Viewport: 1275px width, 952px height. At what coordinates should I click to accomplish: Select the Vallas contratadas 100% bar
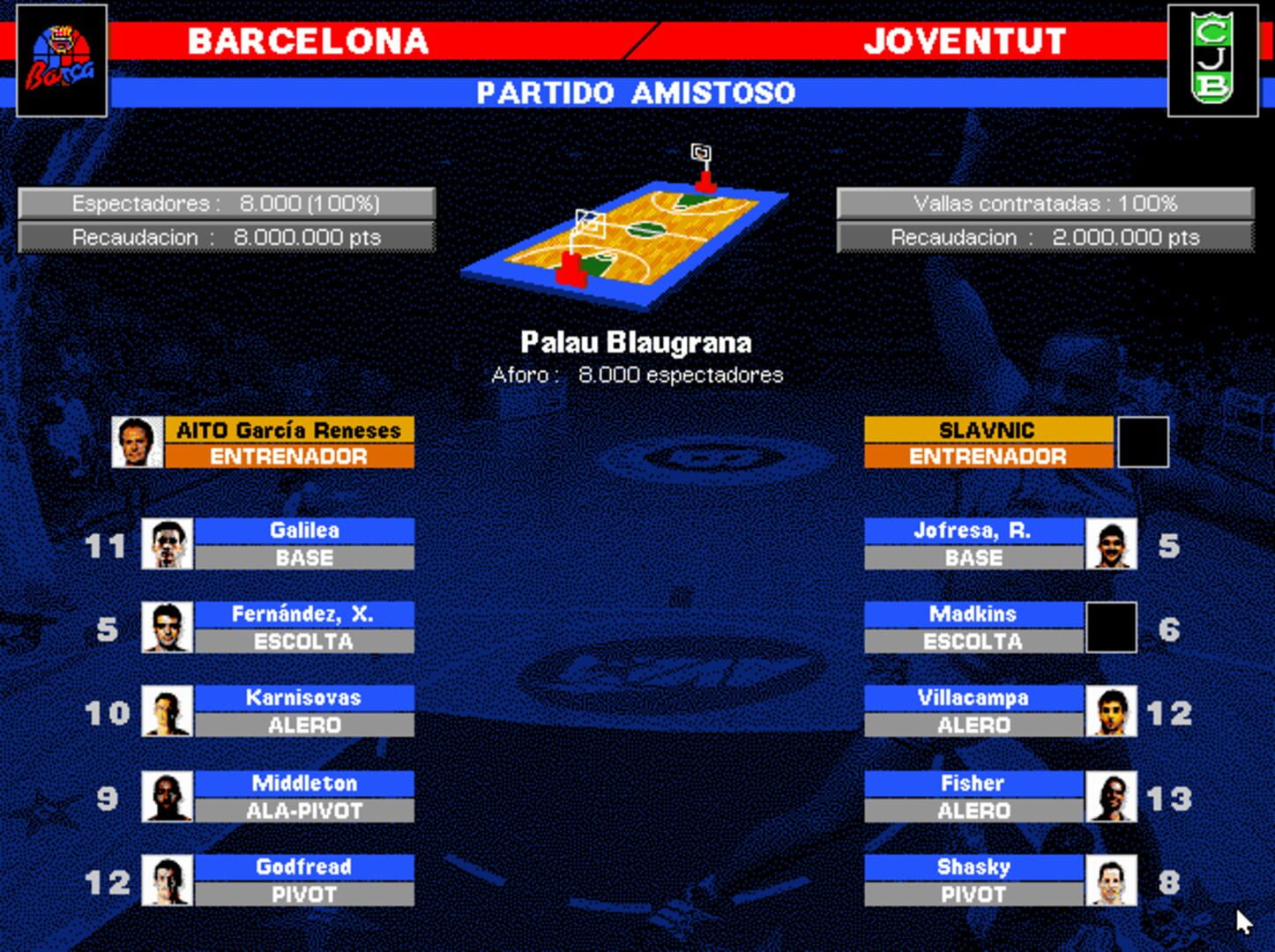1045,202
